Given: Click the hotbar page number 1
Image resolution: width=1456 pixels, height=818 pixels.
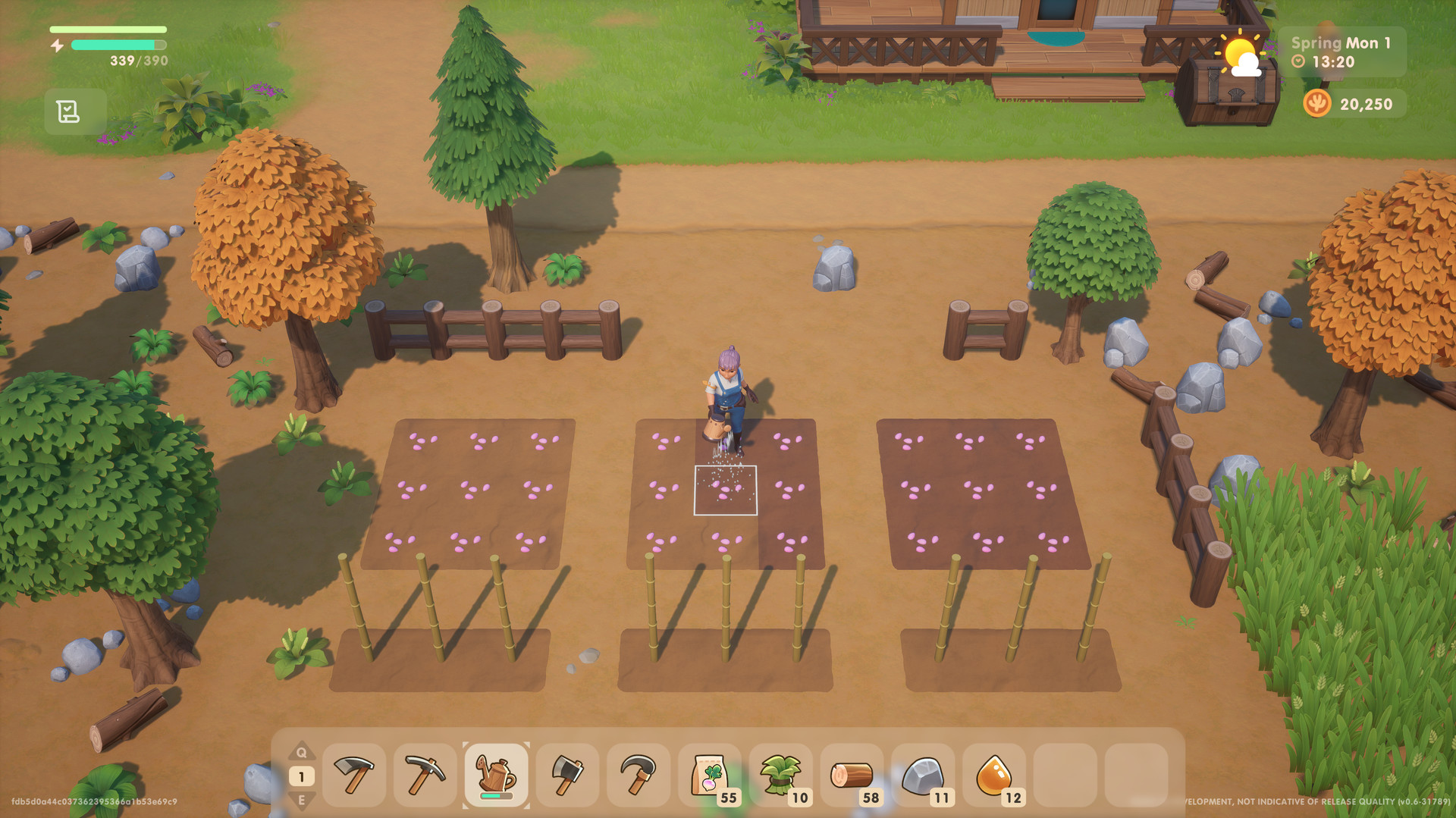Looking at the screenshot, I should point(303,776).
